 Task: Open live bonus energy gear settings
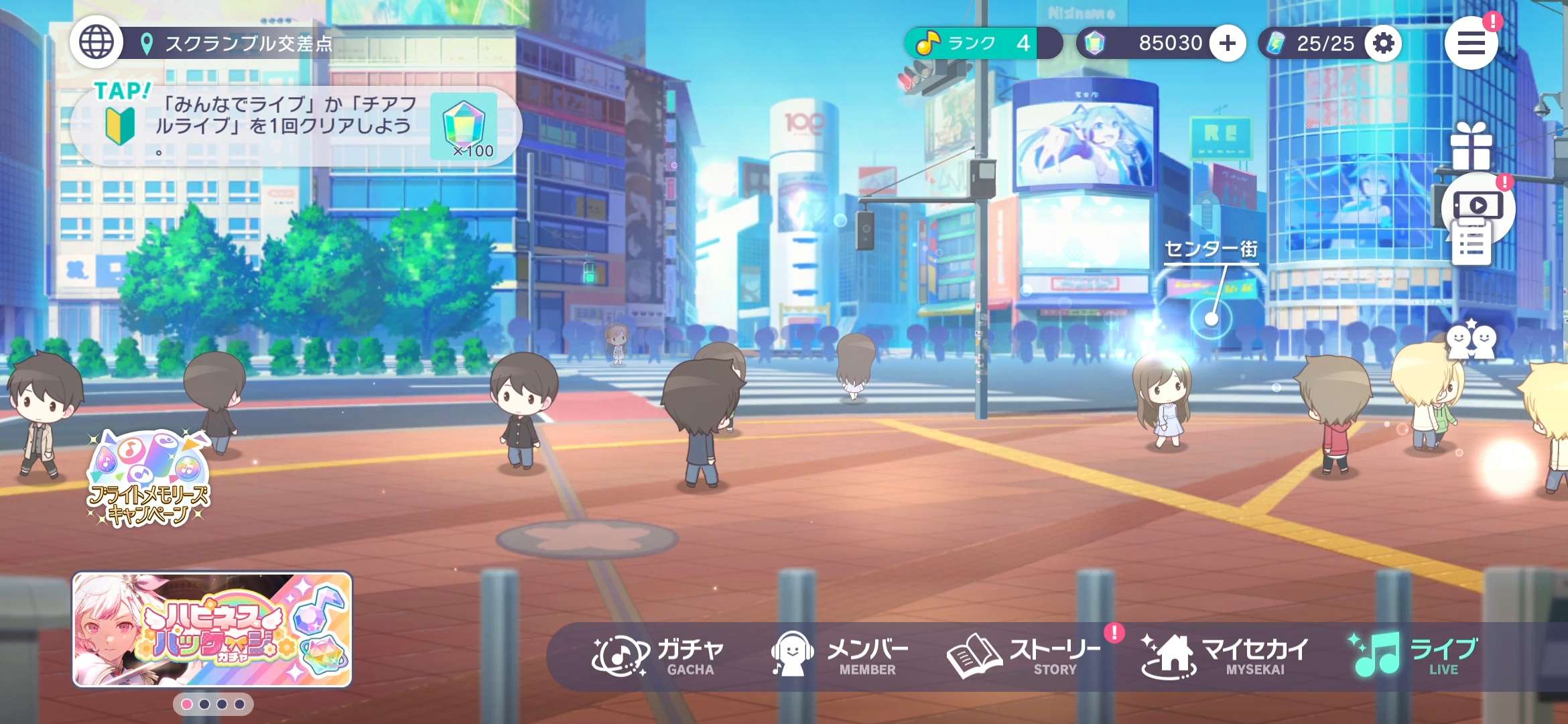1383,44
